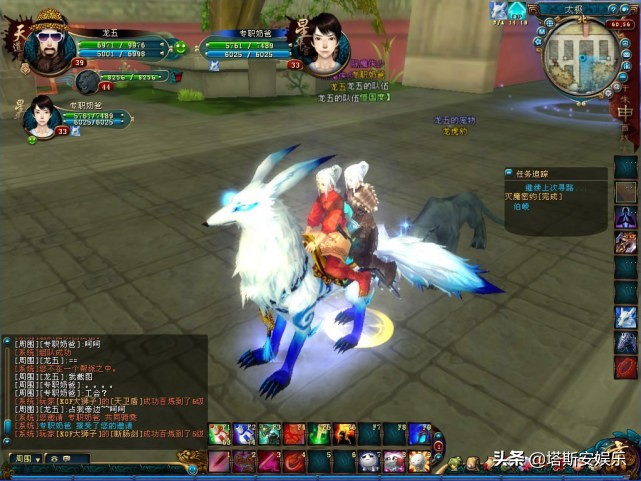Activate the fire skill in top hotbar
This screenshot has height=481, width=641.
pyautogui.click(x=345, y=434)
